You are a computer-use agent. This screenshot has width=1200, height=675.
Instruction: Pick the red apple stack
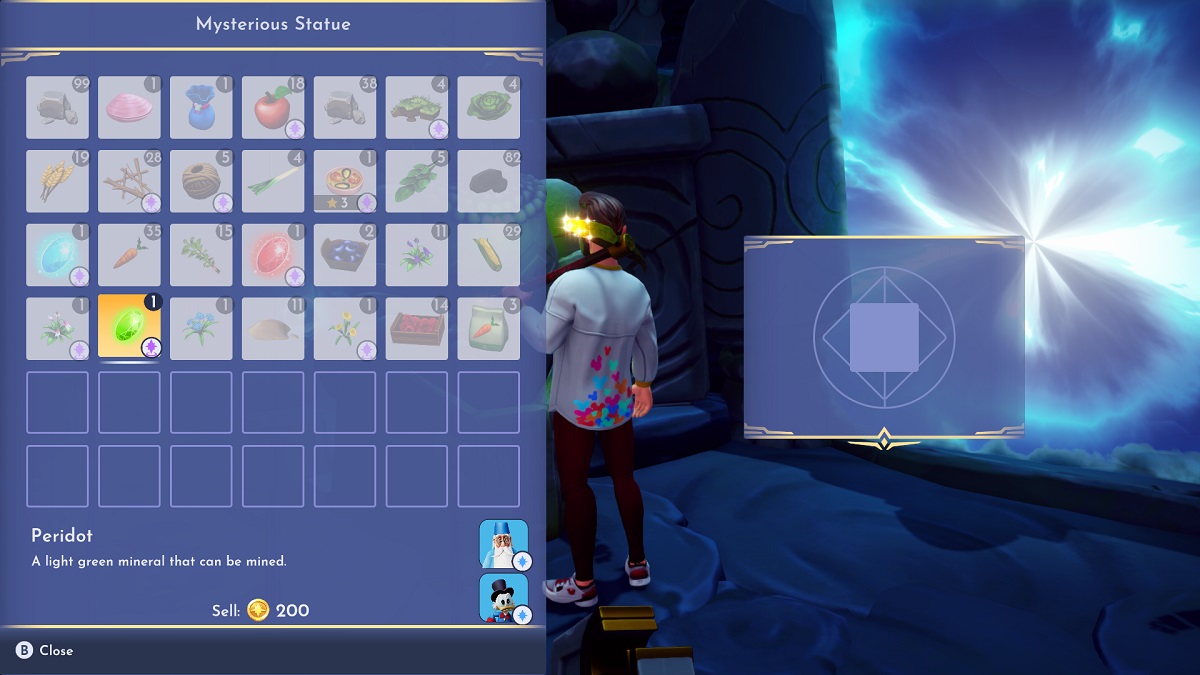click(273, 107)
